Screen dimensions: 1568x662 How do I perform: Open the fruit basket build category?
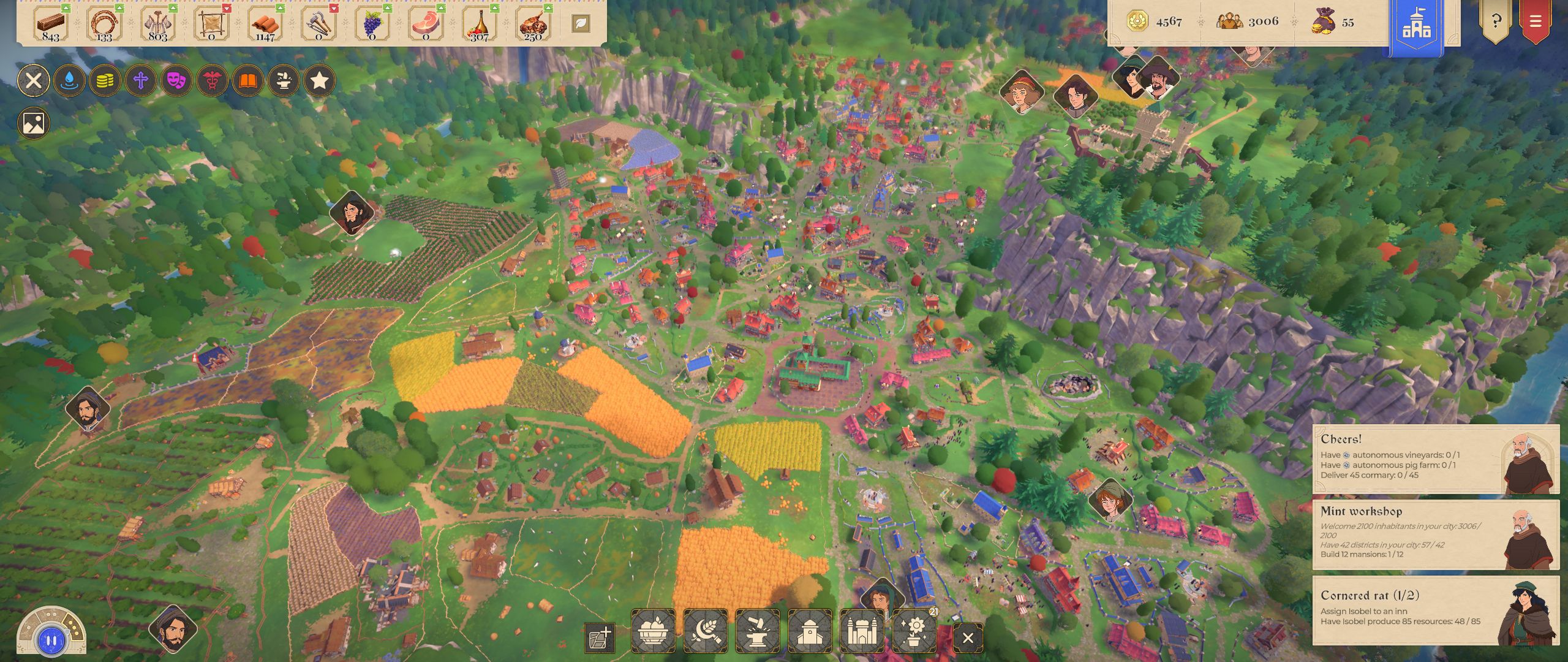[x=653, y=631]
